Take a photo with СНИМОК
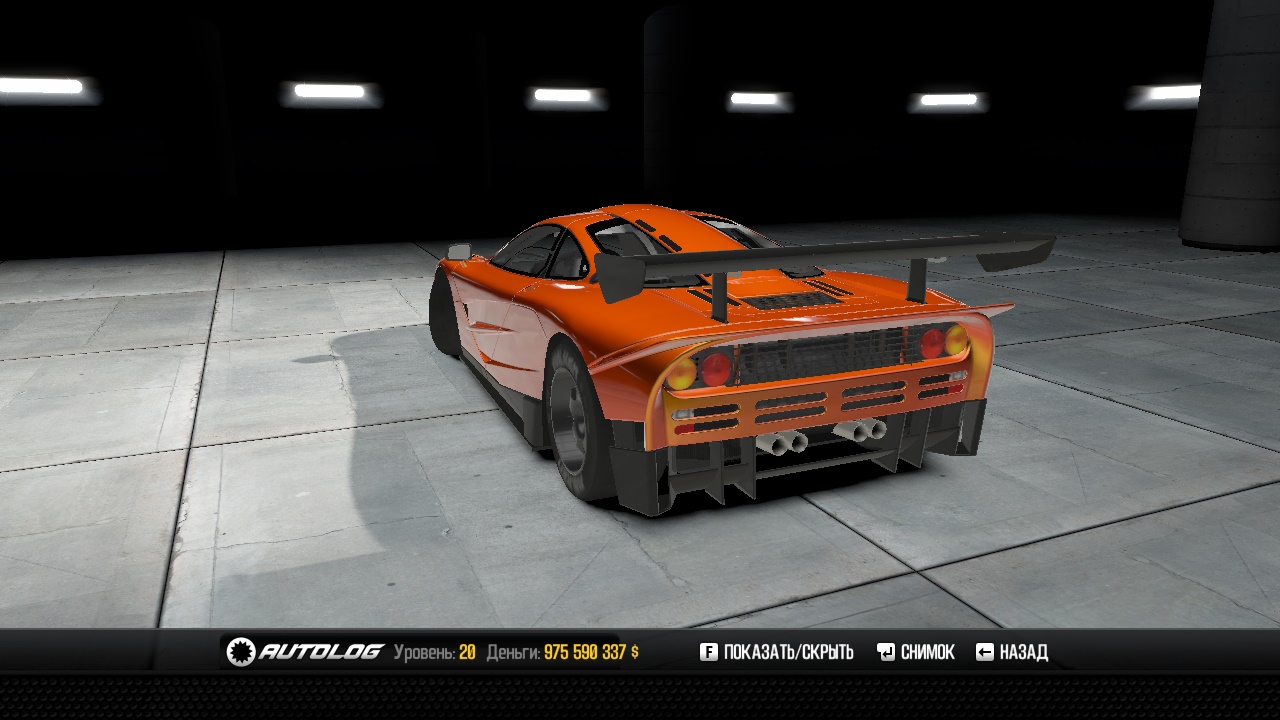Image resolution: width=1280 pixels, height=720 pixels. click(916, 652)
